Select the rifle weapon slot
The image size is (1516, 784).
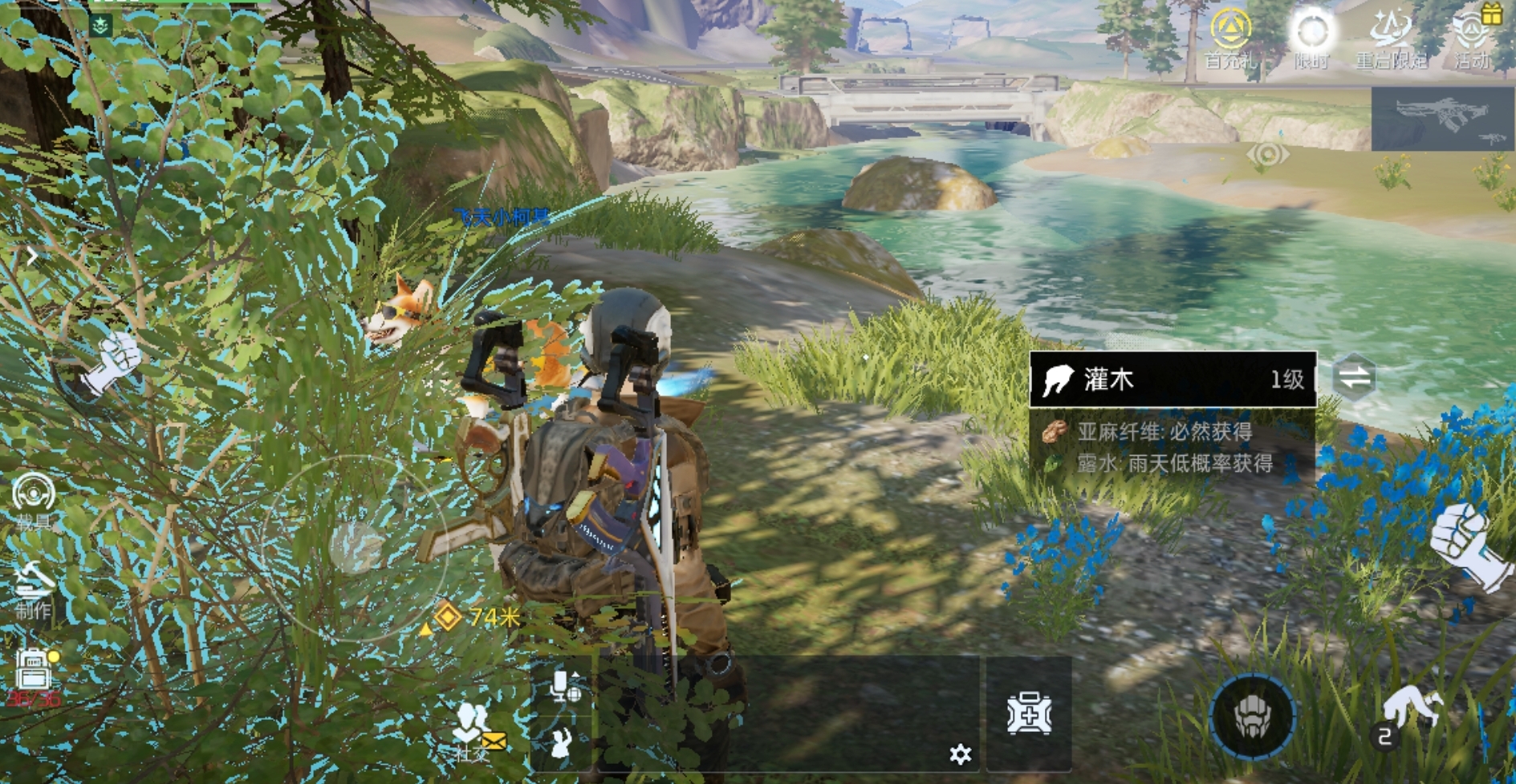click(1442, 119)
